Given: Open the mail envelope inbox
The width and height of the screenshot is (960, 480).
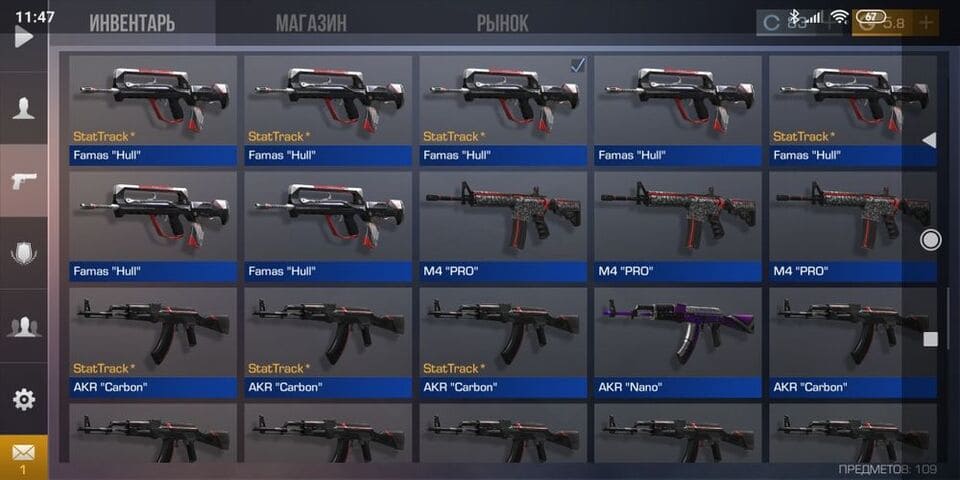Looking at the screenshot, I should click(23, 455).
